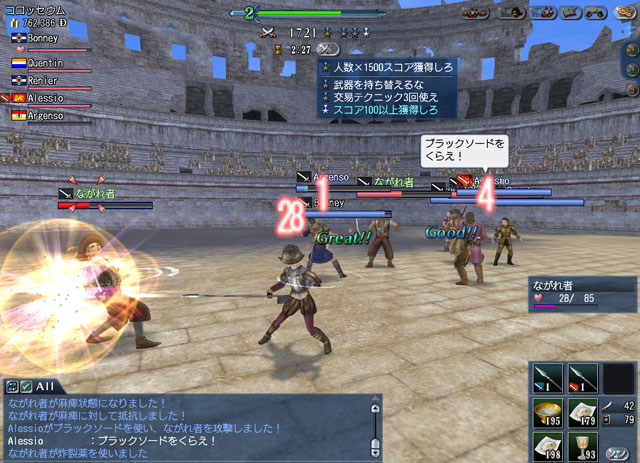Use the spear item with red marker
The width and height of the screenshot is (640, 463).
coord(582,378)
